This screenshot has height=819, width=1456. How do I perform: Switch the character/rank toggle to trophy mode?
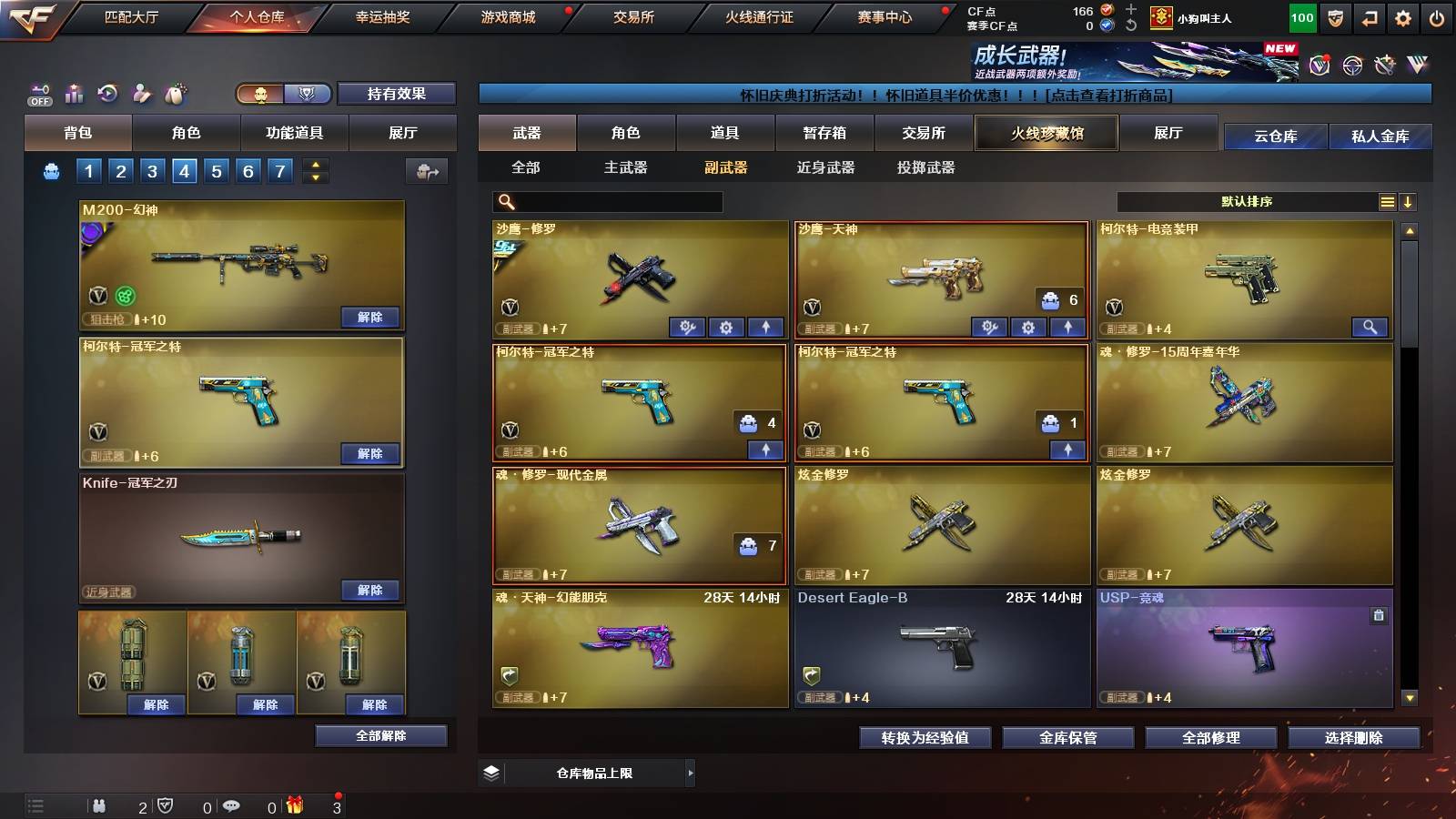tap(308, 95)
